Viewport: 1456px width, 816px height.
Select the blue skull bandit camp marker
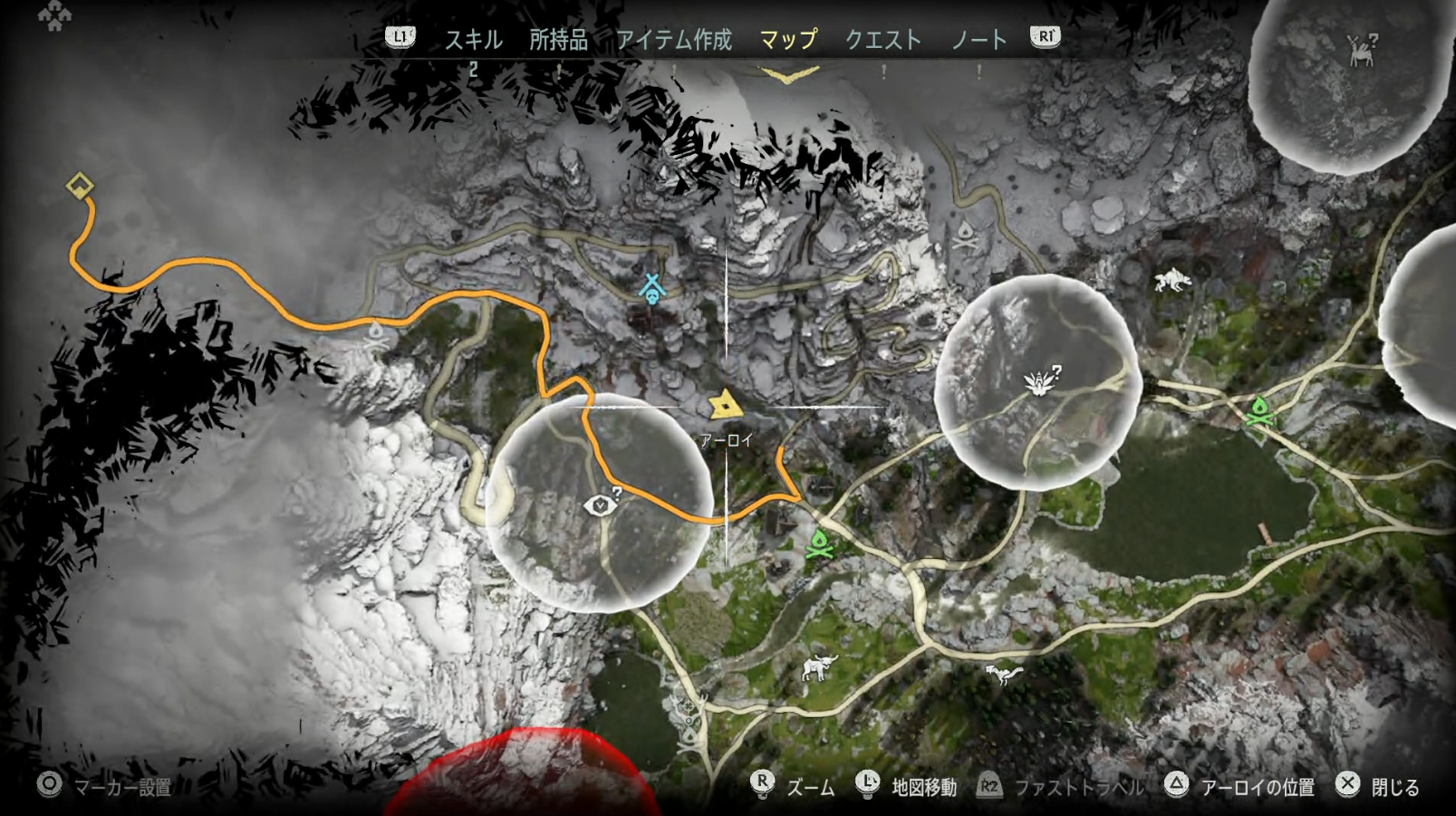(652, 289)
